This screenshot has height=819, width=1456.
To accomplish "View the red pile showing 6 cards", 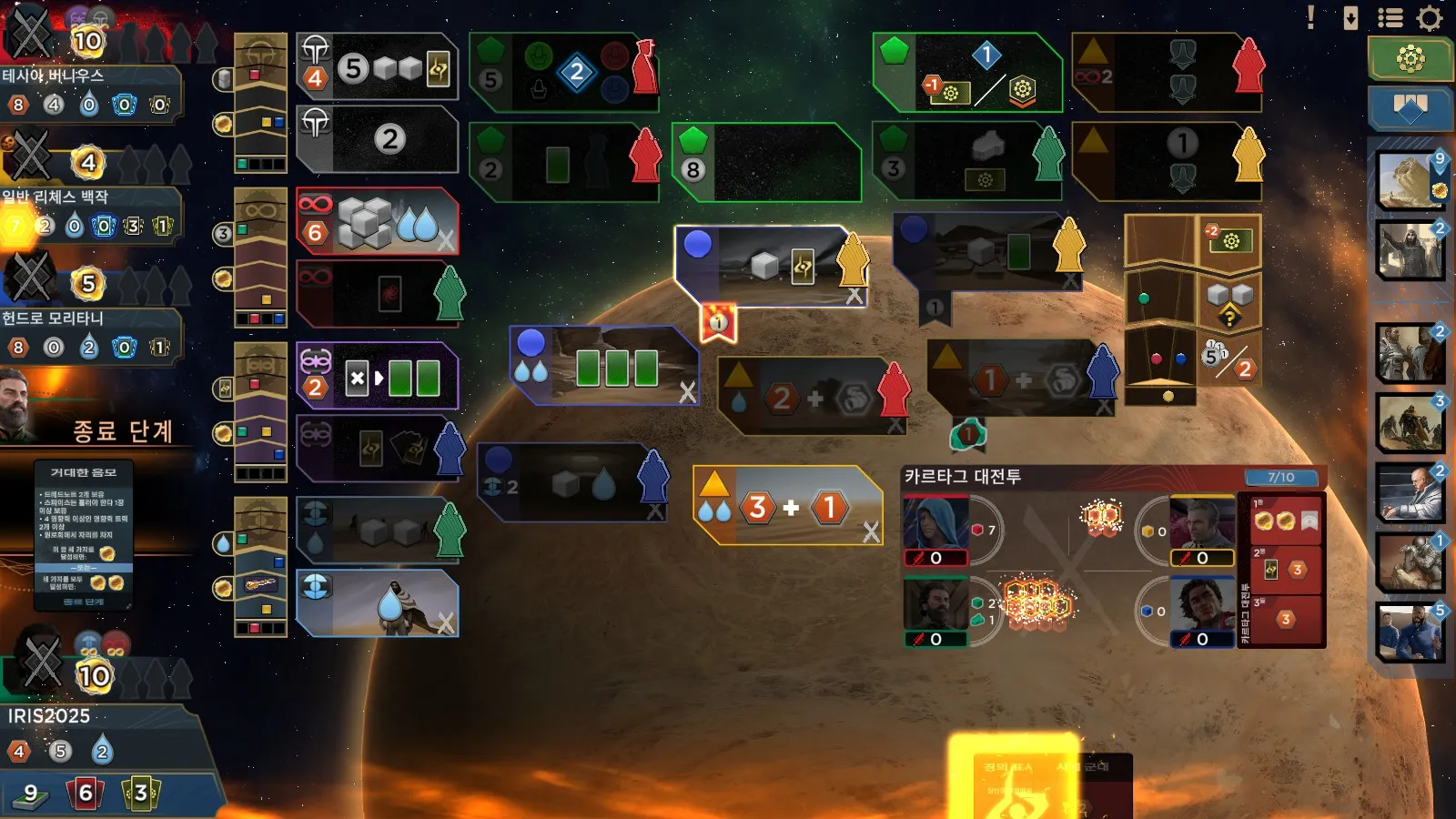I will click(84, 794).
